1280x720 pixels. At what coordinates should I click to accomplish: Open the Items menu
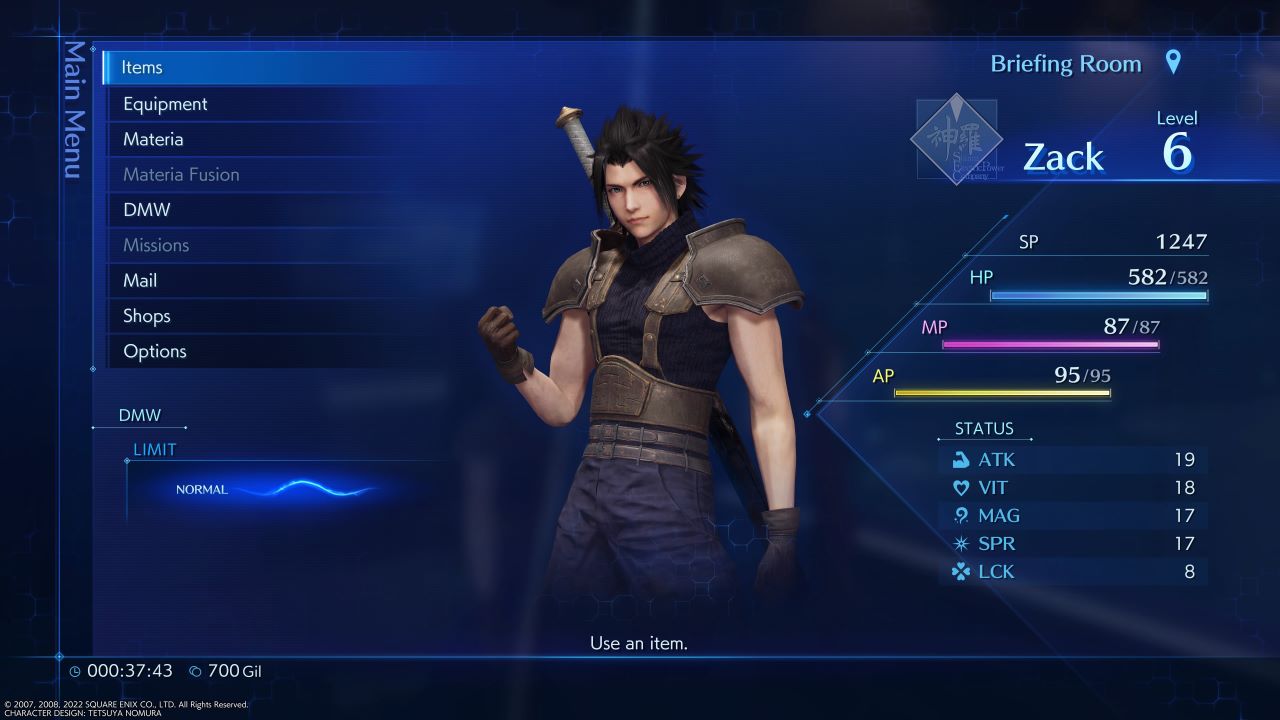pos(142,67)
